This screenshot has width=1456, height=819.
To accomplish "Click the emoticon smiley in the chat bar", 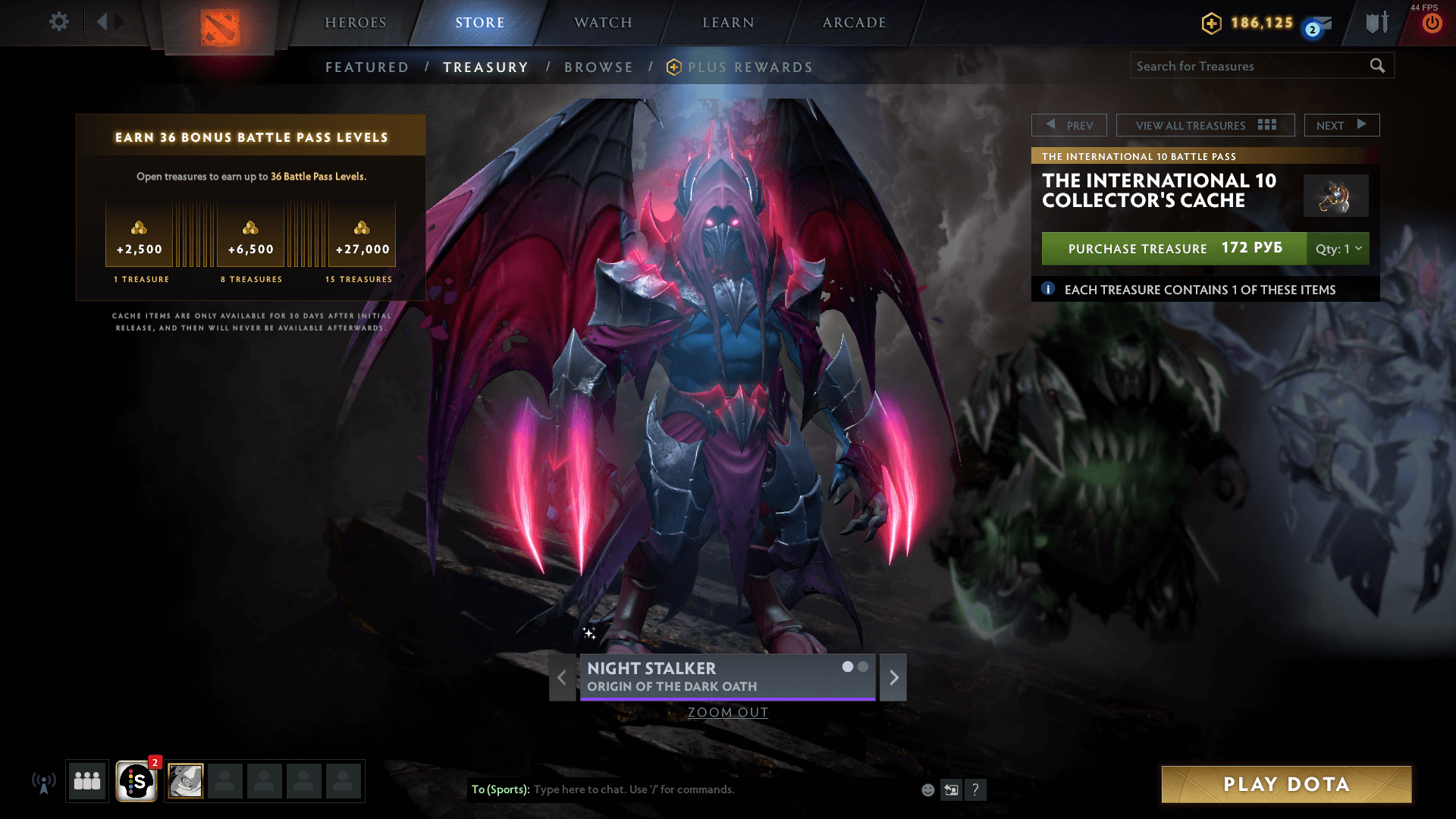I will tap(928, 789).
